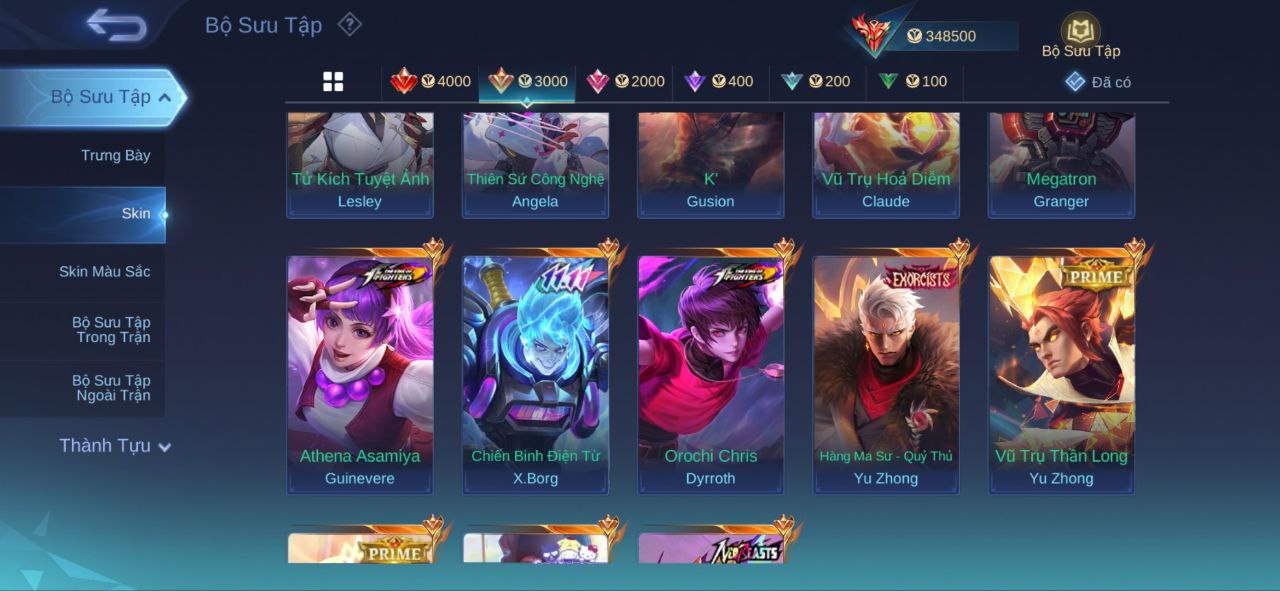The height and width of the screenshot is (591, 1280).
Task: Expand the Thành Tựu section
Action: (114, 446)
